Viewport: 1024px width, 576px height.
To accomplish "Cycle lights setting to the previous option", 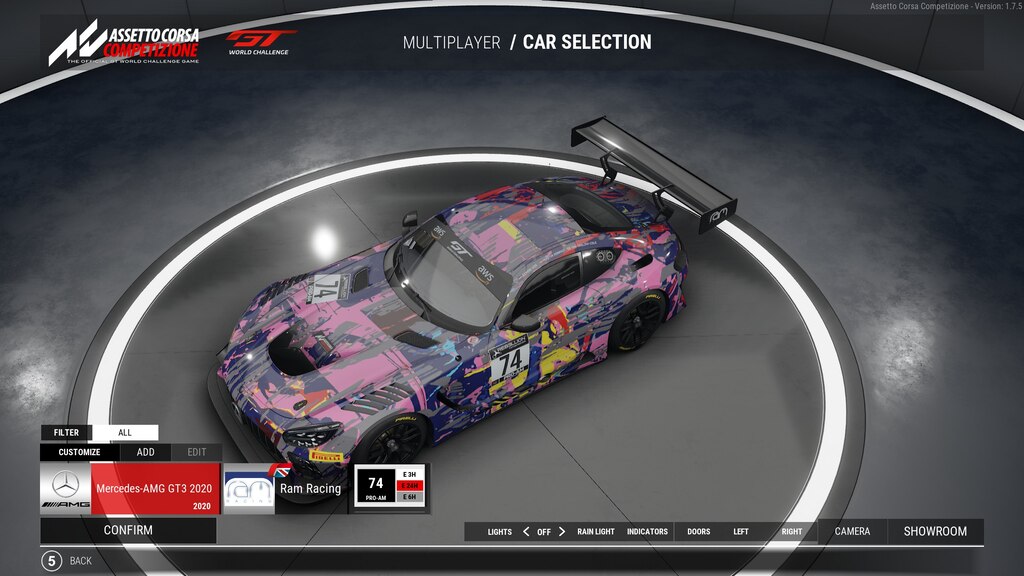I will click(x=526, y=532).
